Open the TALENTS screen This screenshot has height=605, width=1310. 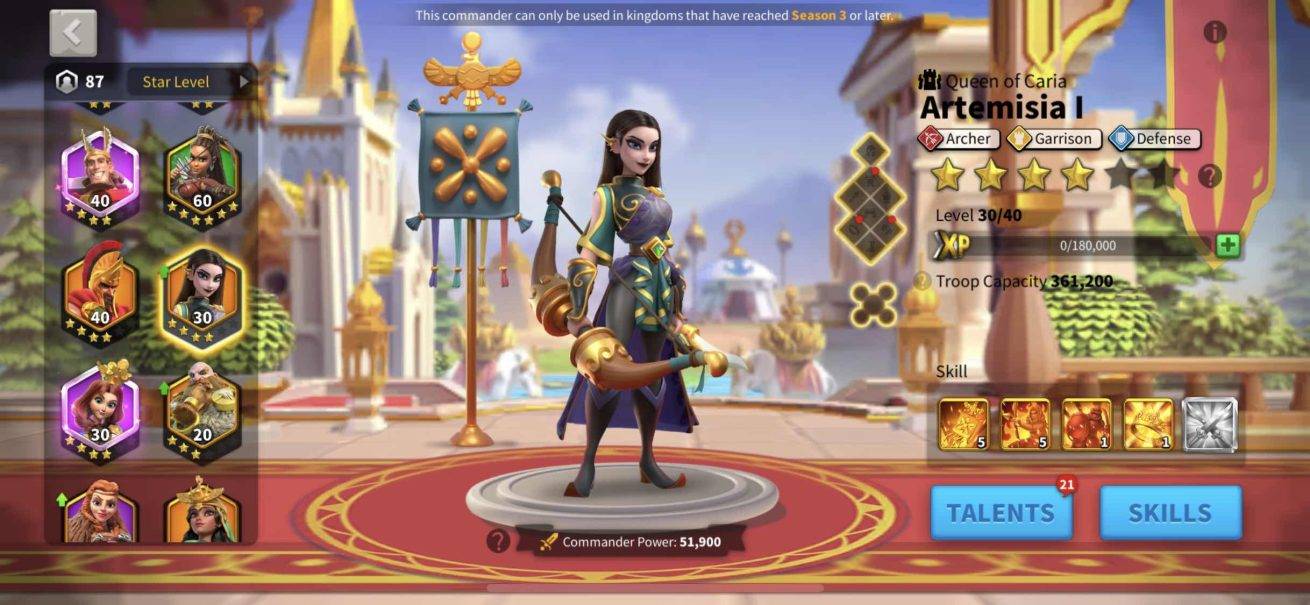point(1000,513)
